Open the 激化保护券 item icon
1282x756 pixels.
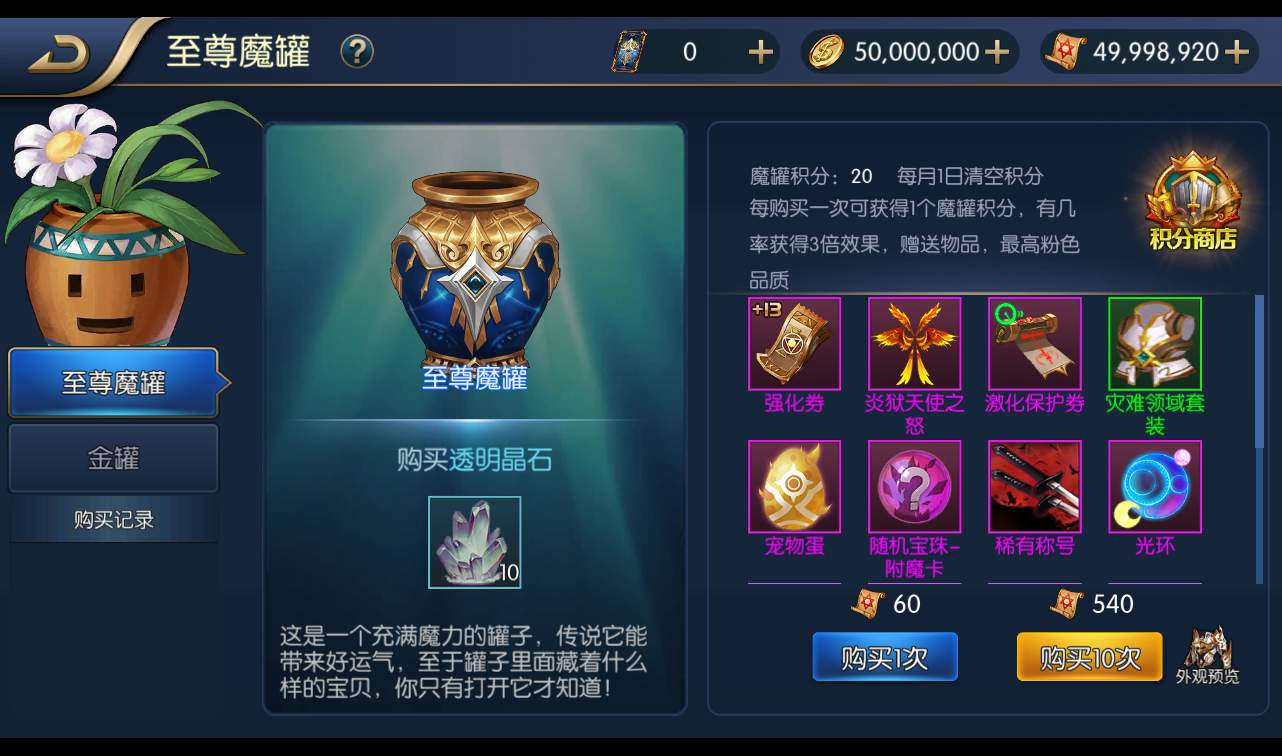click(x=1034, y=343)
